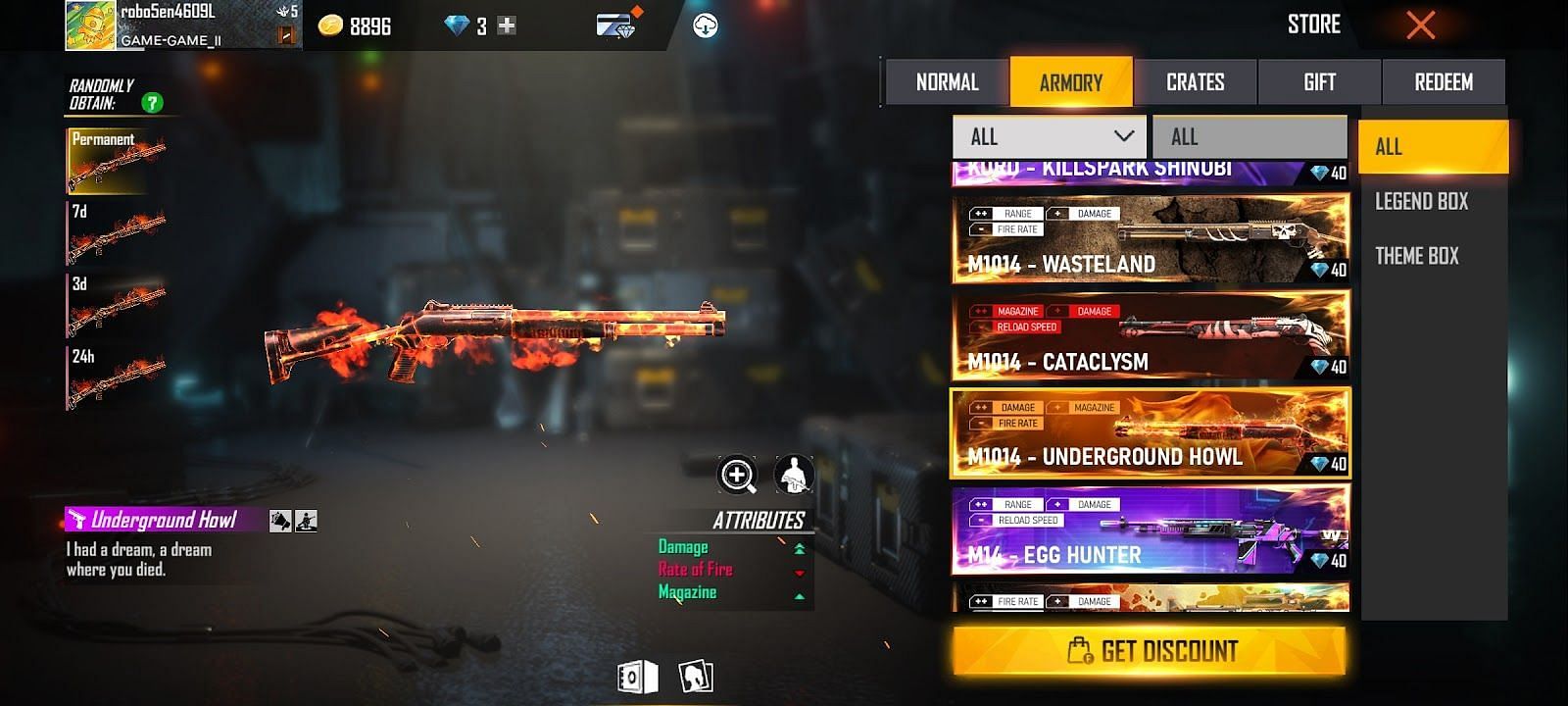1568x706 pixels.
Task: Select the M1014 - Cataclysm skin
Action: (x=1150, y=336)
